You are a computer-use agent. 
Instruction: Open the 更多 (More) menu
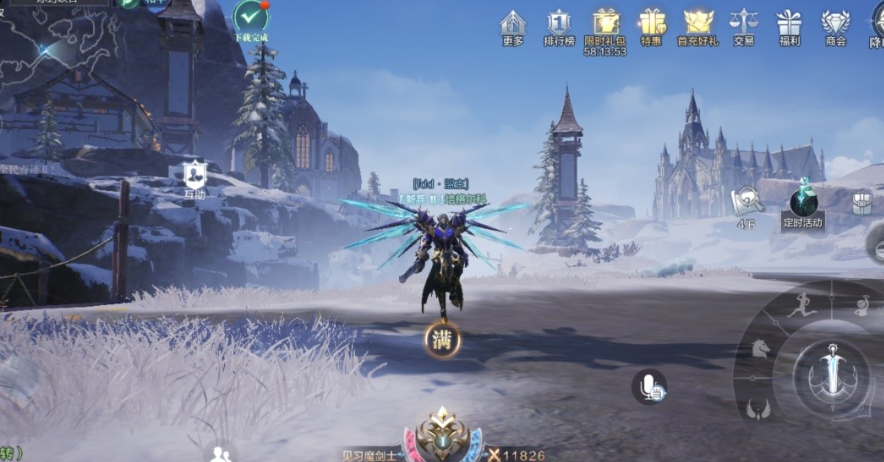[x=513, y=26]
